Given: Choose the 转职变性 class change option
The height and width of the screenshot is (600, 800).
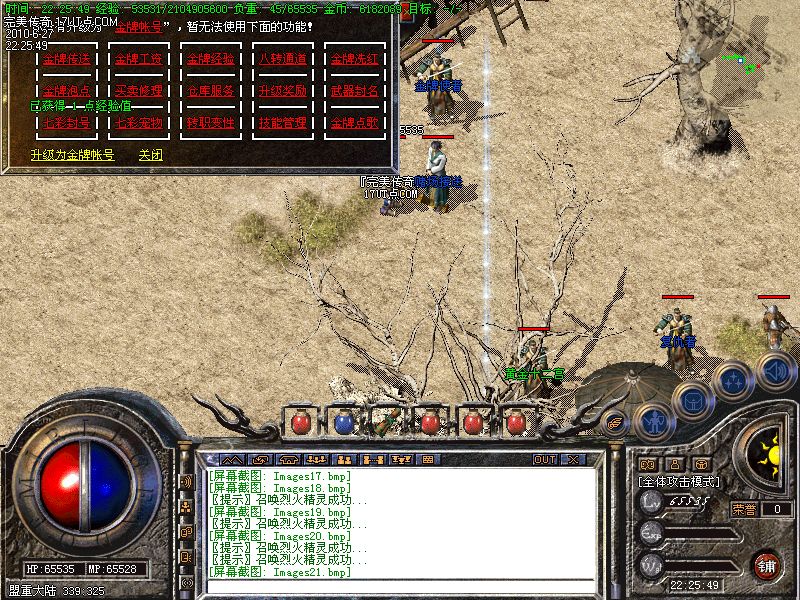Looking at the screenshot, I should 210,123.
